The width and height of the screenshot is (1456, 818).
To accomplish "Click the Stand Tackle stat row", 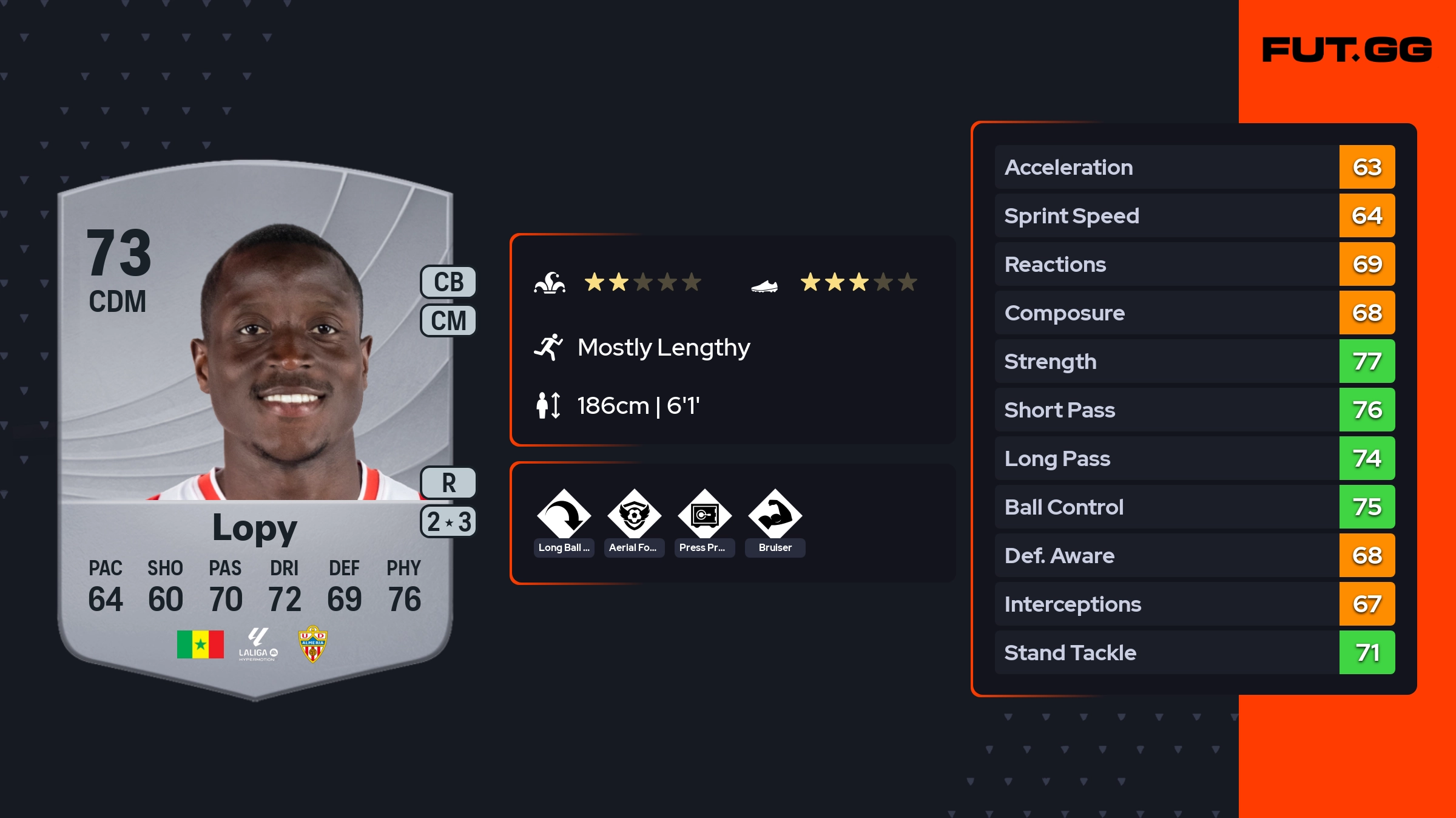I will [x=1194, y=652].
